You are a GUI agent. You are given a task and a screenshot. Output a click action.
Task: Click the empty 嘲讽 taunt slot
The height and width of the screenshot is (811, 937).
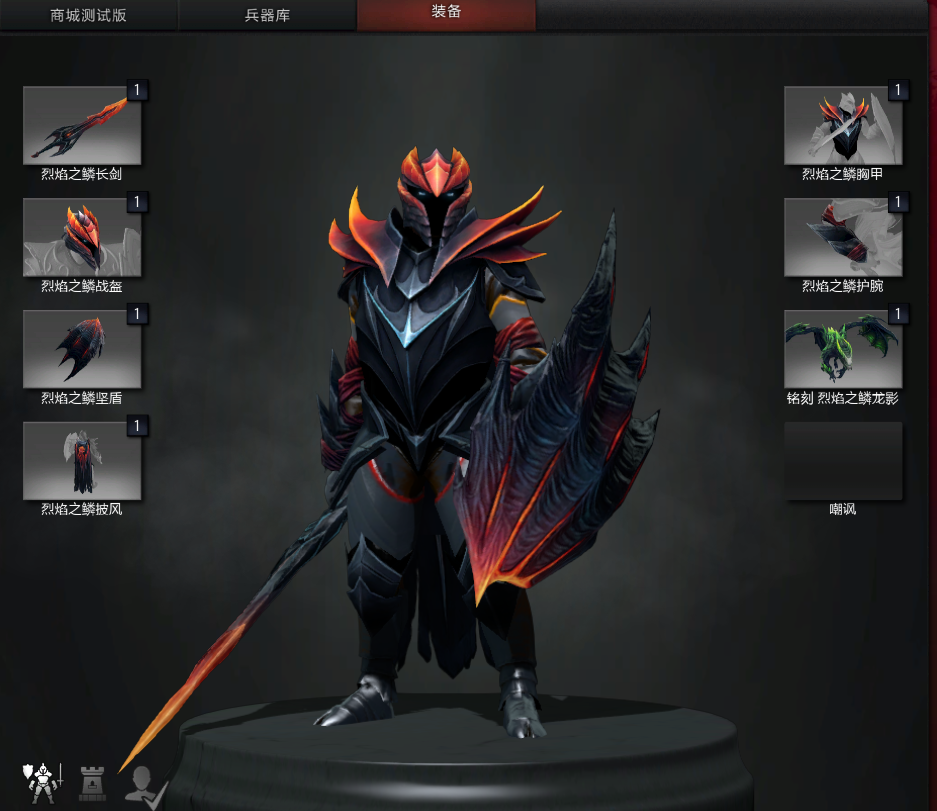pyautogui.click(x=843, y=461)
